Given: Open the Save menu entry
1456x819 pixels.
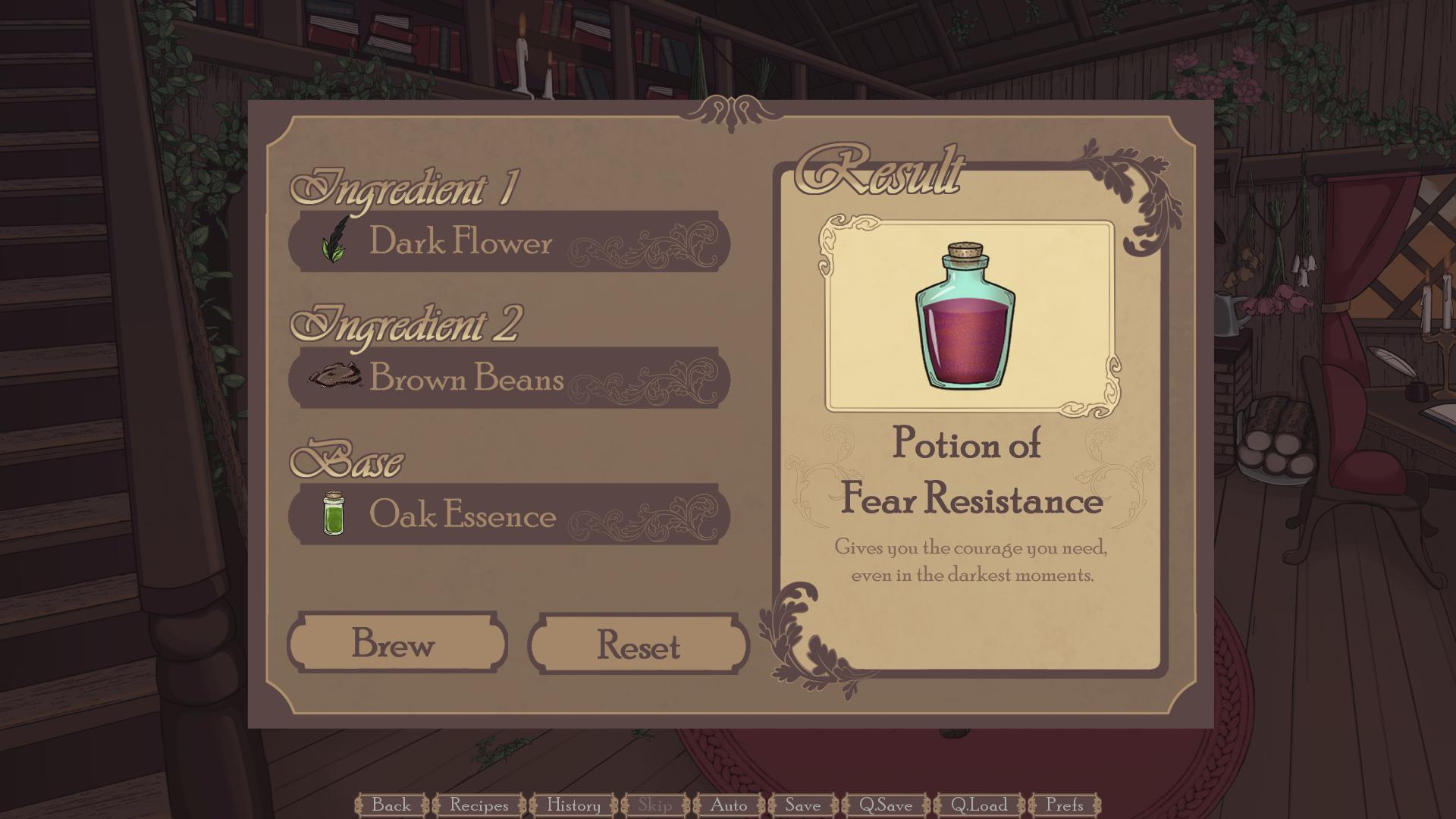Looking at the screenshot, I should [803, 806].
